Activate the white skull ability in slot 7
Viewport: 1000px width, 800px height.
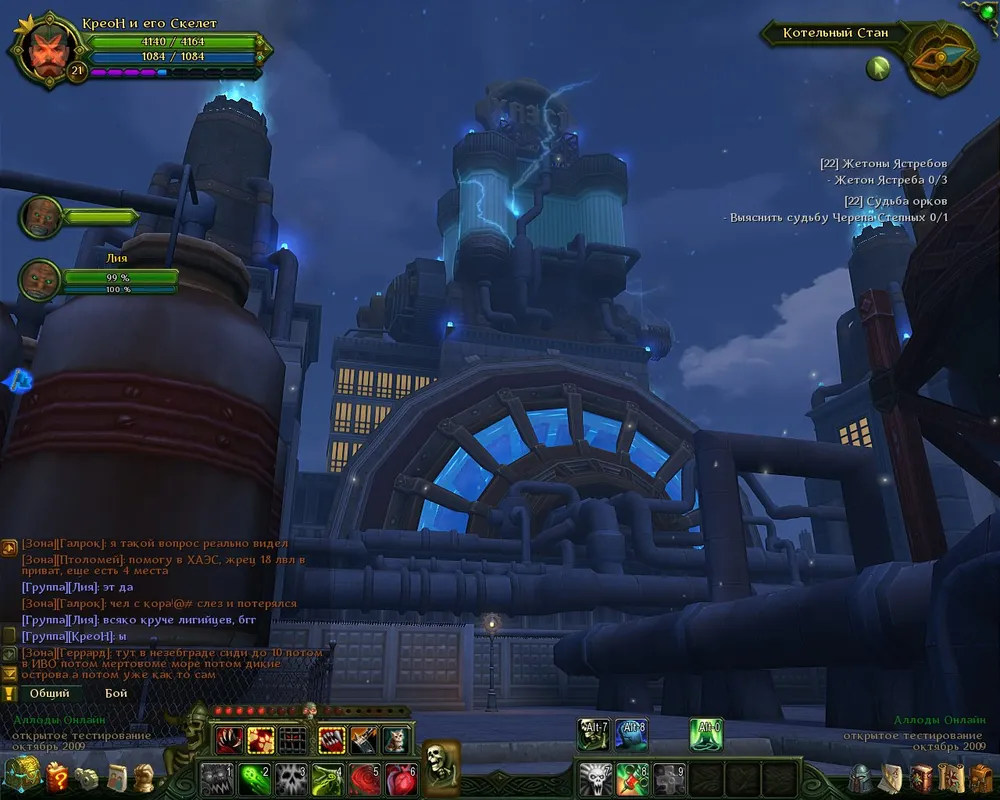click(596, 777)
